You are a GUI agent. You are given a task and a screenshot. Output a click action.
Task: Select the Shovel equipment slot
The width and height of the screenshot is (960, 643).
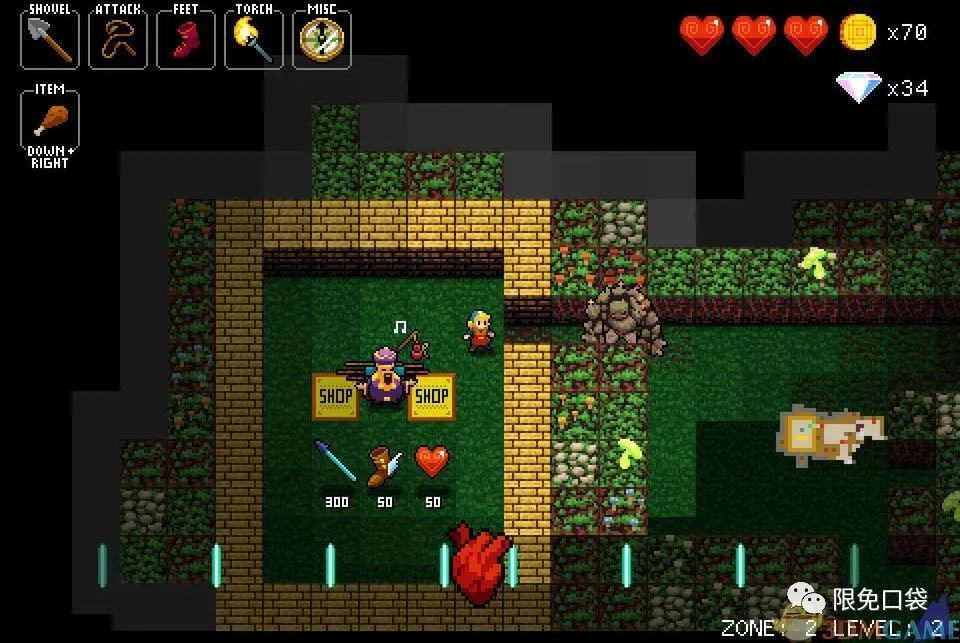pyautogui.click(x=49, y=39)
